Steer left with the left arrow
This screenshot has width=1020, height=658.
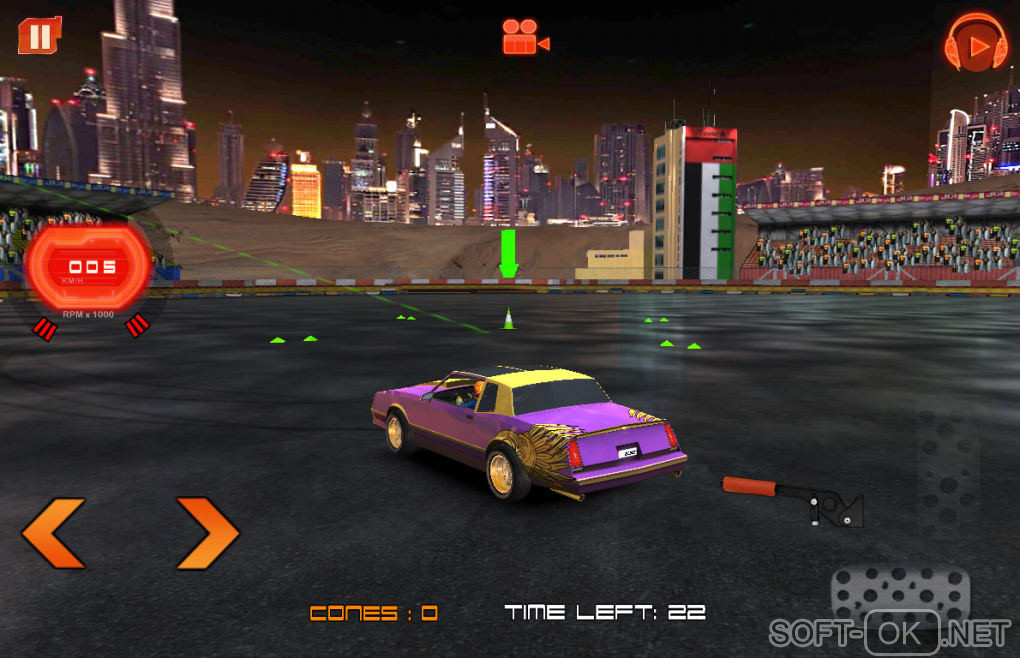tap(54, 533)
